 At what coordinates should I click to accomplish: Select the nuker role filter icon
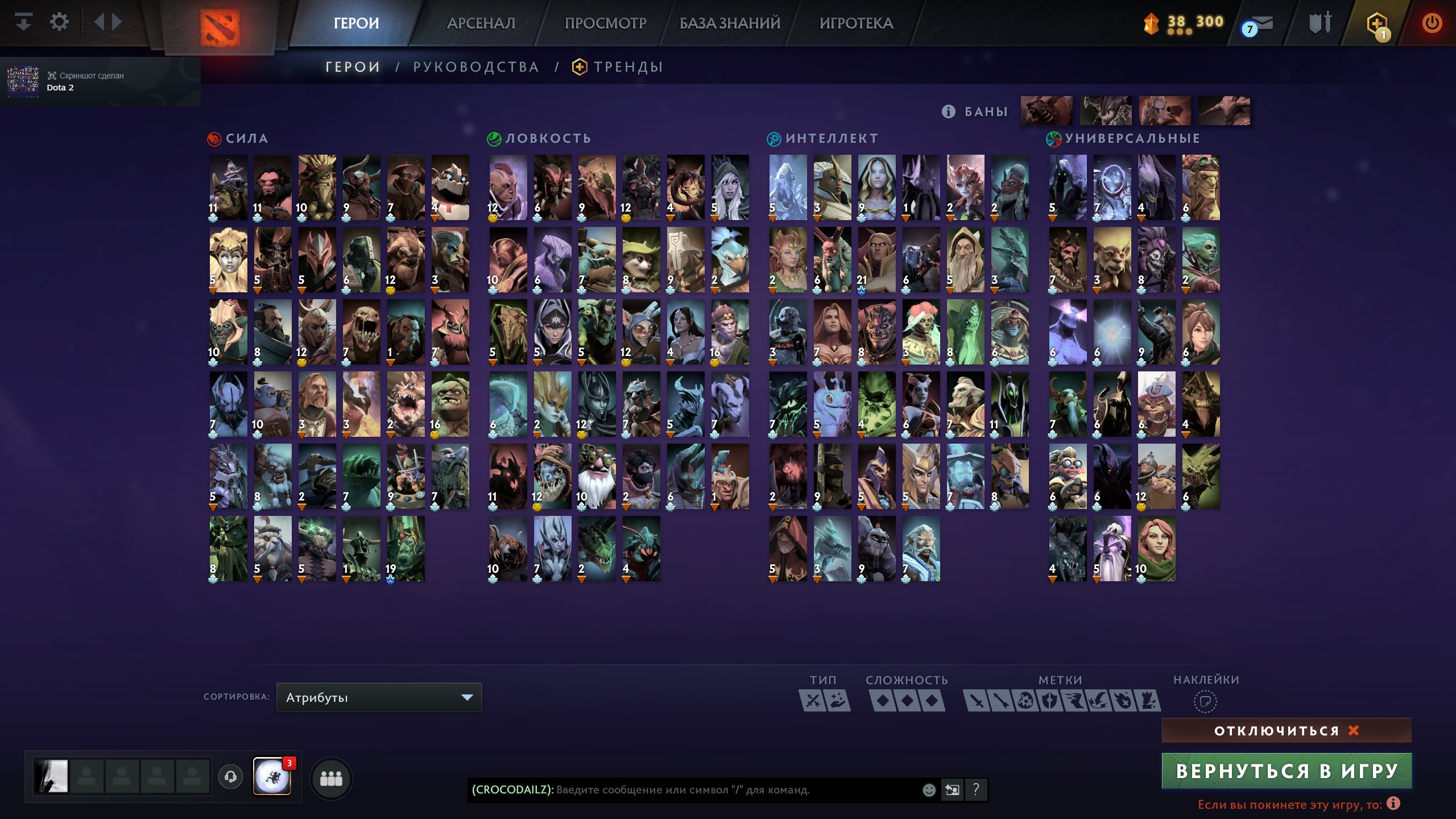click(x=1025, y=702)
